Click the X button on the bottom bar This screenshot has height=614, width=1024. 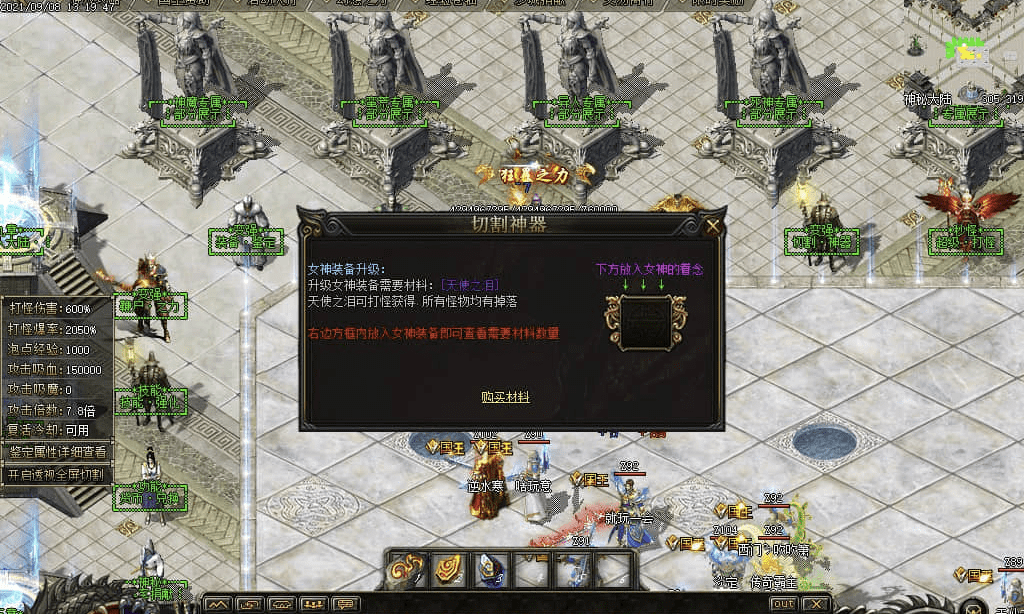[x=817, y=604]
